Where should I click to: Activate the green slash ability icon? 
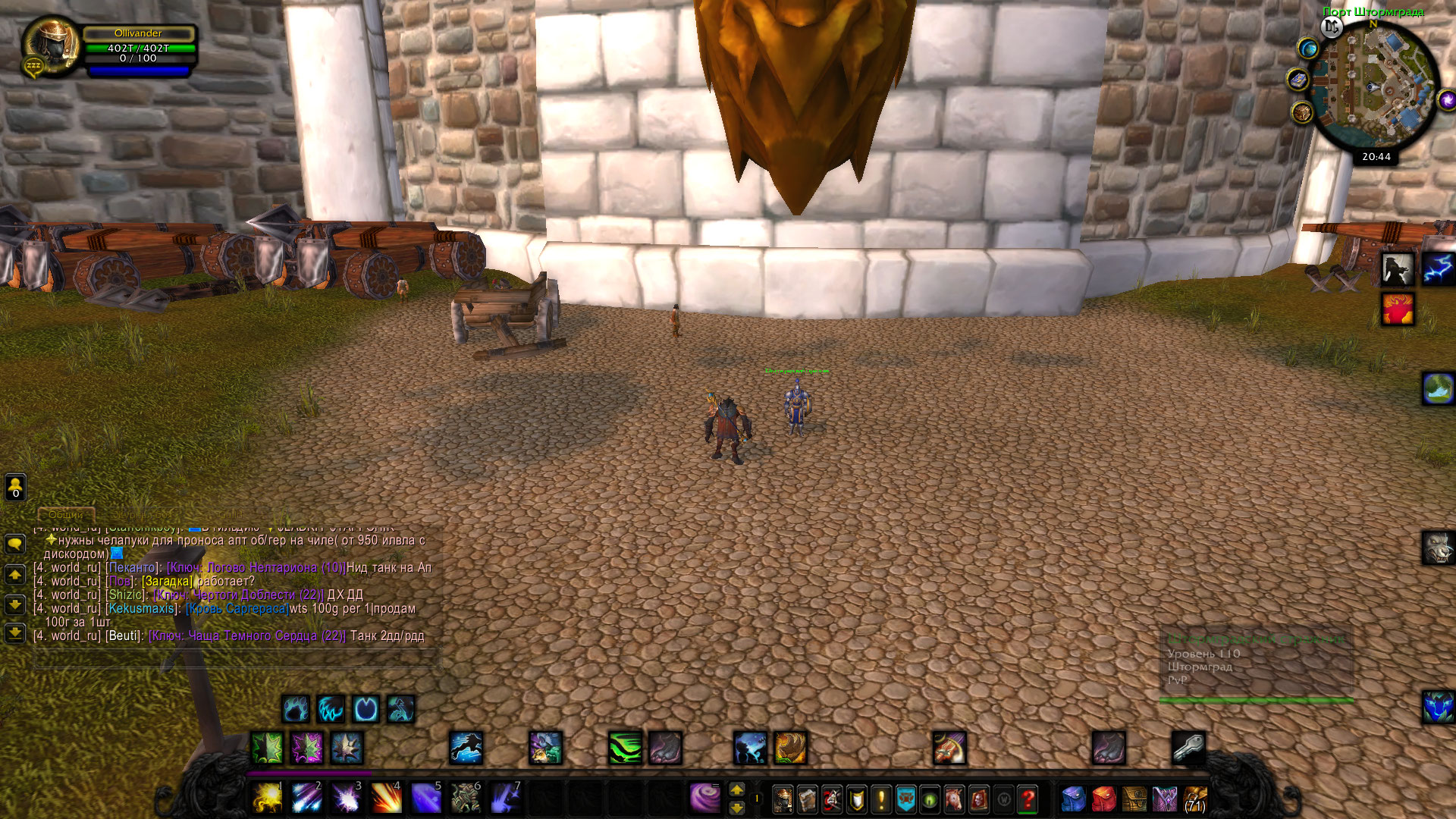click(625, 748)
